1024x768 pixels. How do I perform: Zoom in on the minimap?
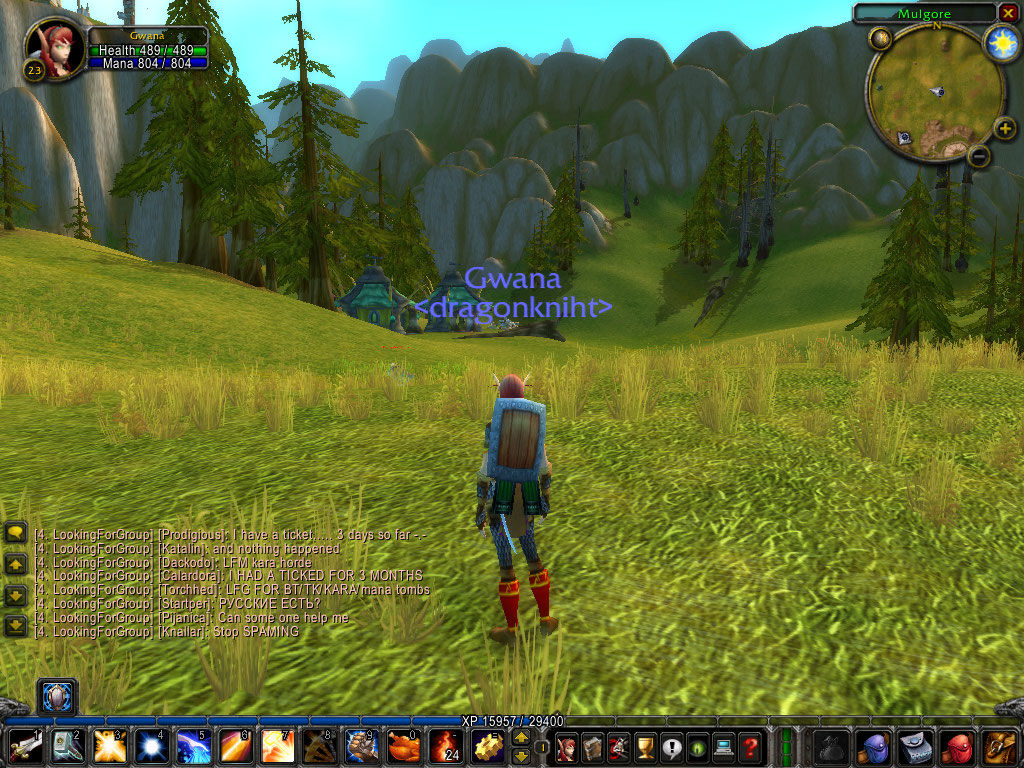[1004, 127]
